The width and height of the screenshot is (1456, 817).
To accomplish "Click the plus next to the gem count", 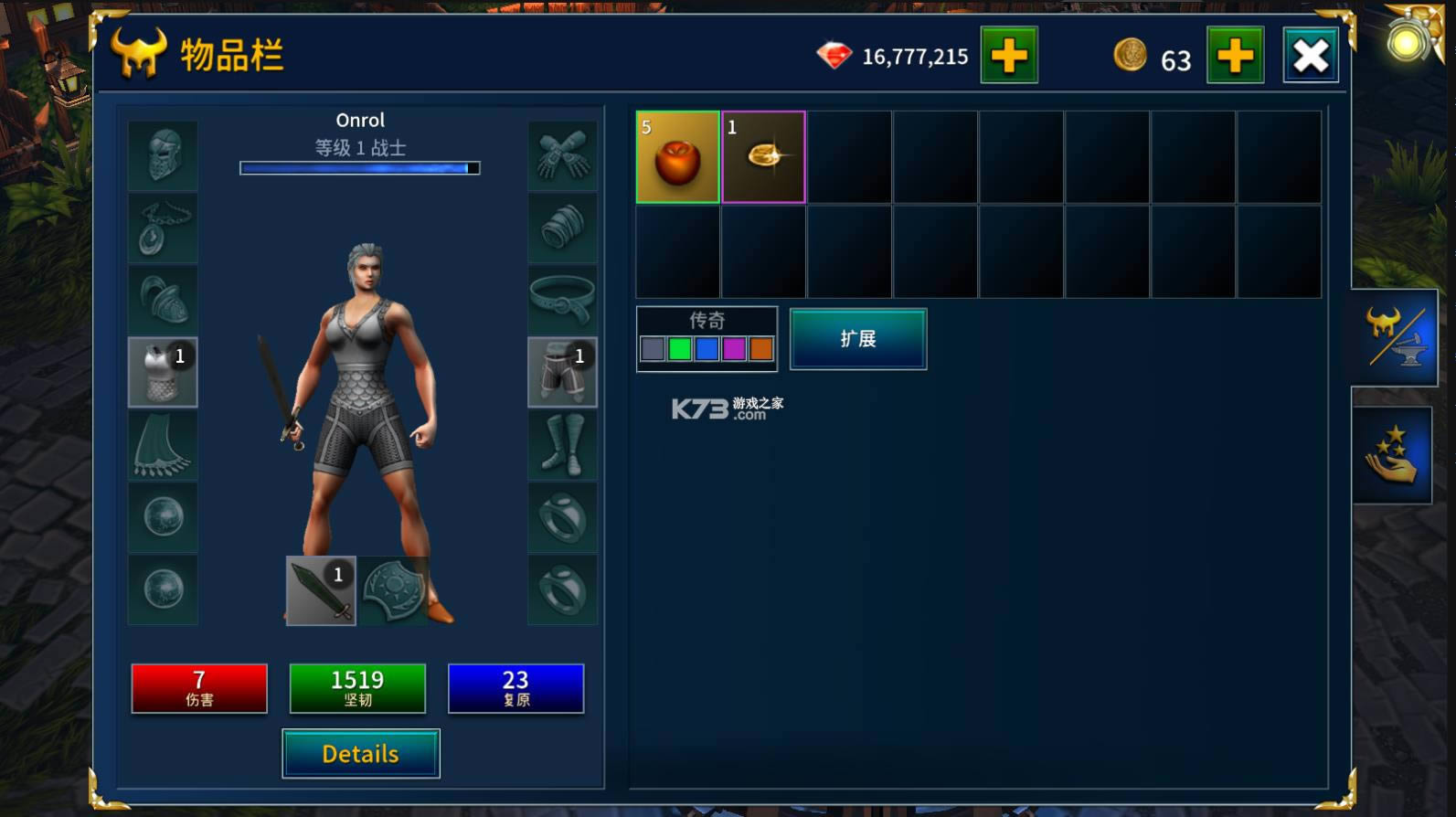I will 1008,55.
